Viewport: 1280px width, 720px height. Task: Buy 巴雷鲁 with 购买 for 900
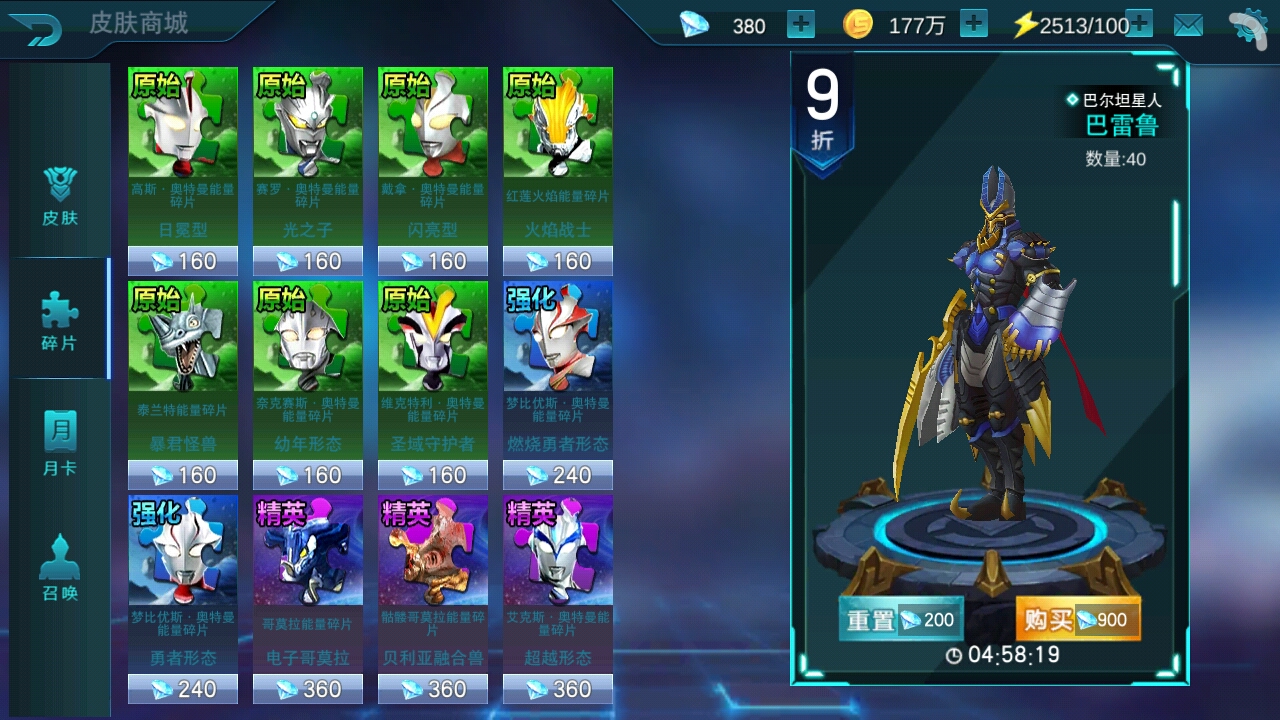click(1078, 620)
